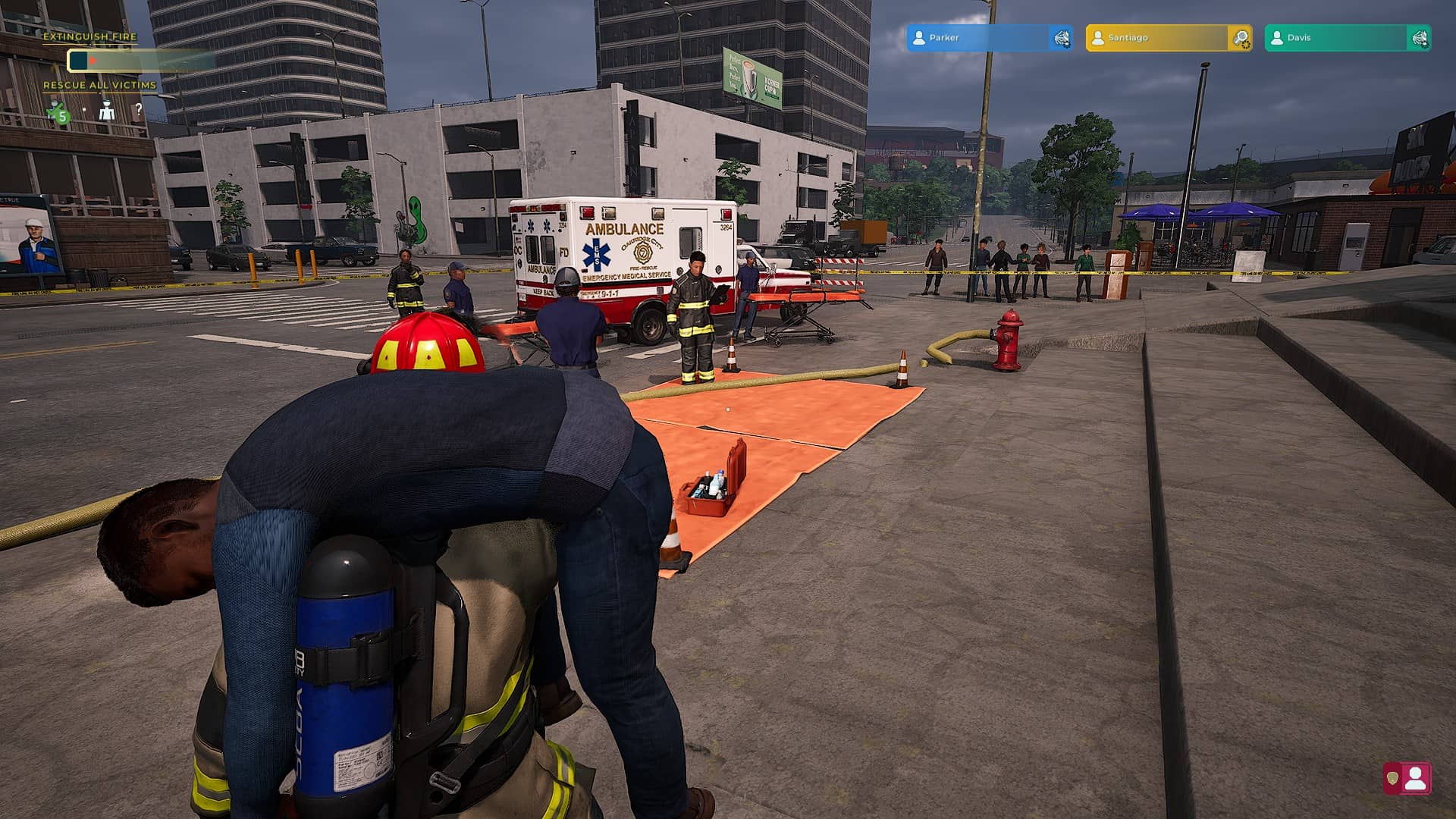Viewport: 1456px width, 819px height.
Task: Click the unknown victim question mark
Action: pos(139,110)
